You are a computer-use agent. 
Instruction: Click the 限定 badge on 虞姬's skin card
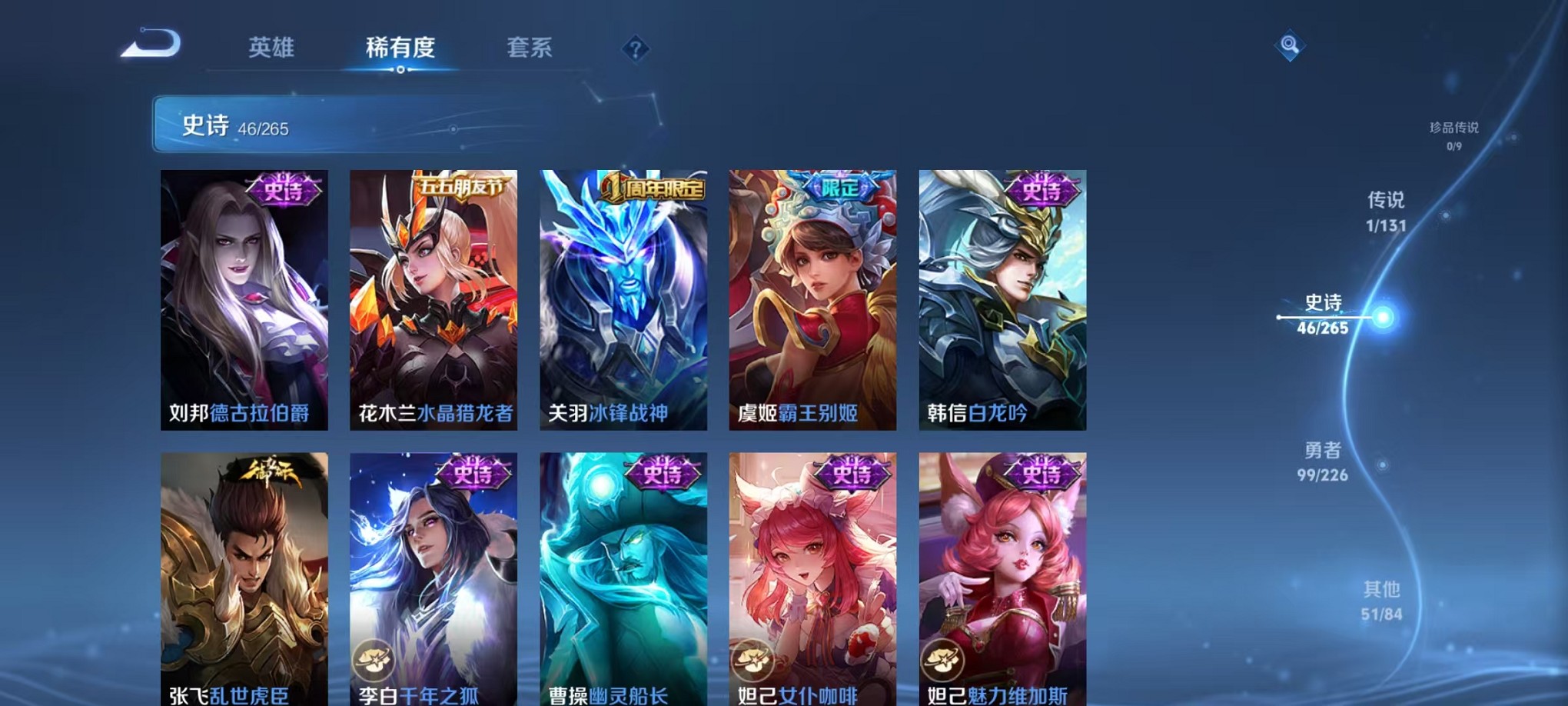pos(840,185)
